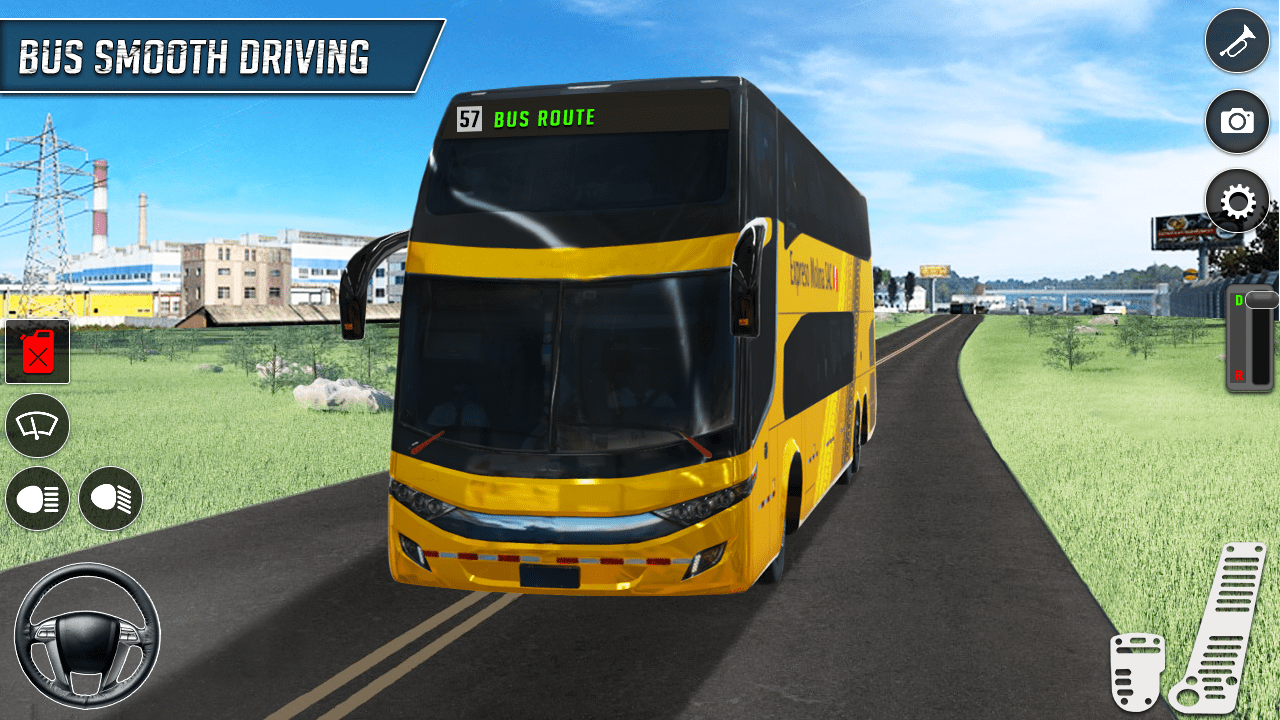
Task: Activate the windshield wipers
Action: click(x=37, y=426)
